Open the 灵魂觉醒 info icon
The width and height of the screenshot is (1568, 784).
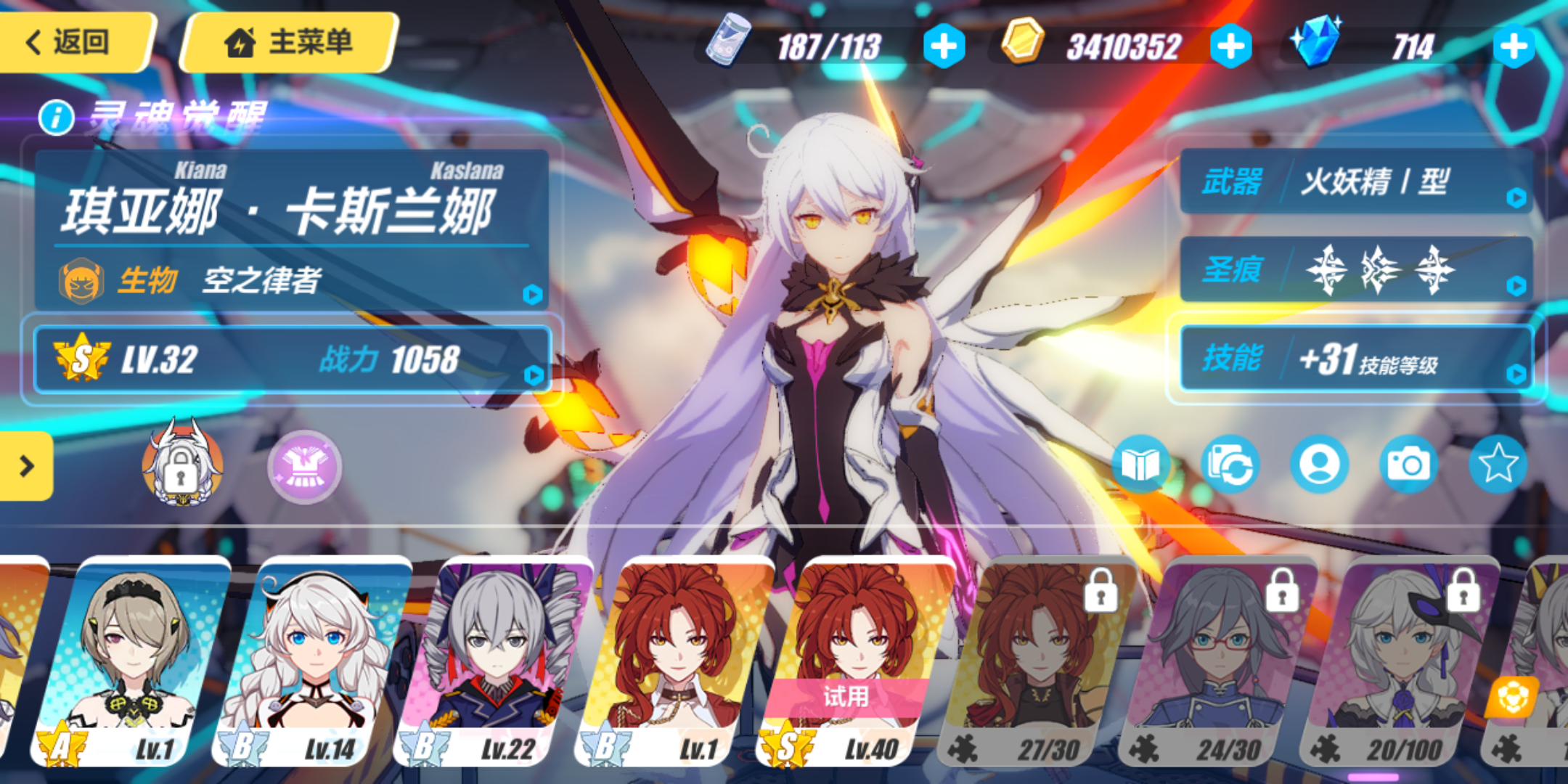pos(57,118)
